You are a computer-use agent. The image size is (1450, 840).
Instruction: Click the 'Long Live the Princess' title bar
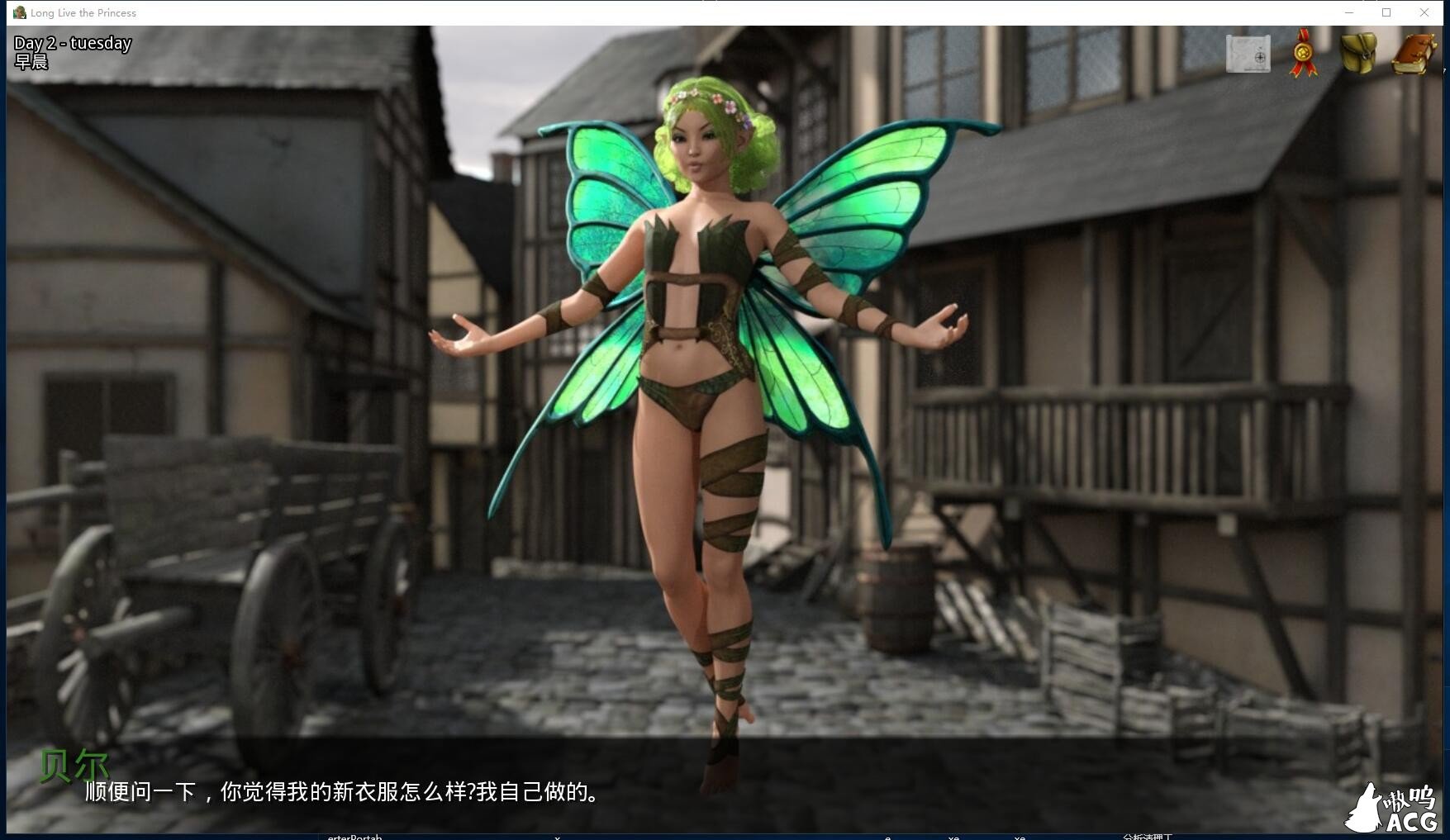click(82, 12)
